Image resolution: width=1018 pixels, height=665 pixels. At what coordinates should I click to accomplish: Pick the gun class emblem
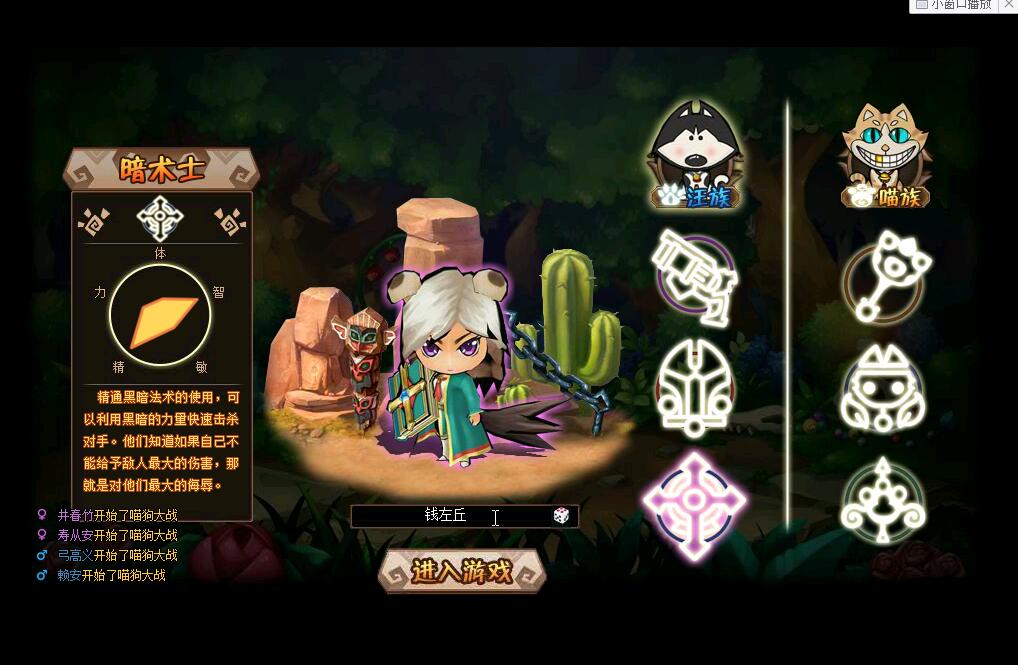pos(695,277)
